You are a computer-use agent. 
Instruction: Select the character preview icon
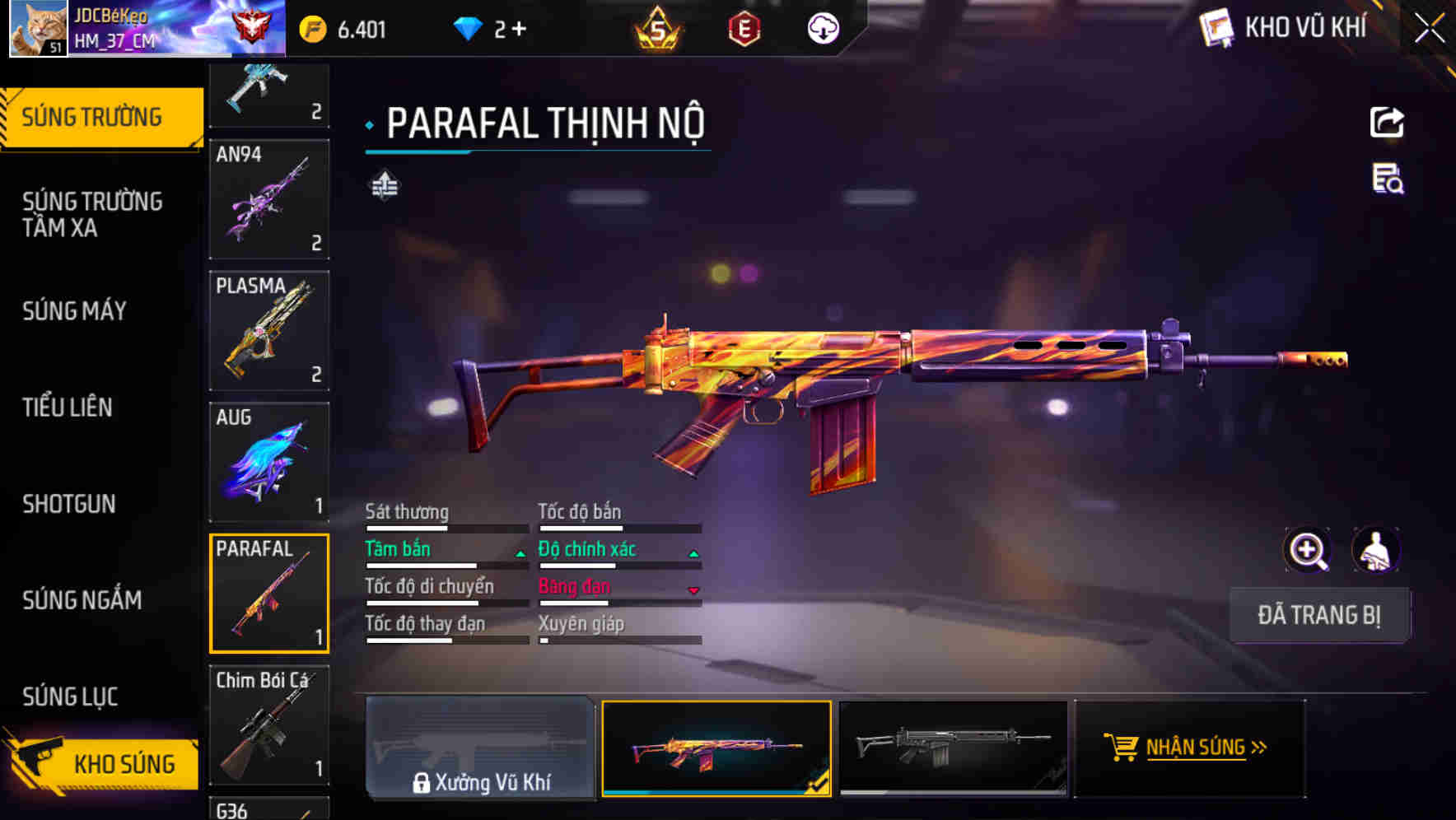point(1376,549)
